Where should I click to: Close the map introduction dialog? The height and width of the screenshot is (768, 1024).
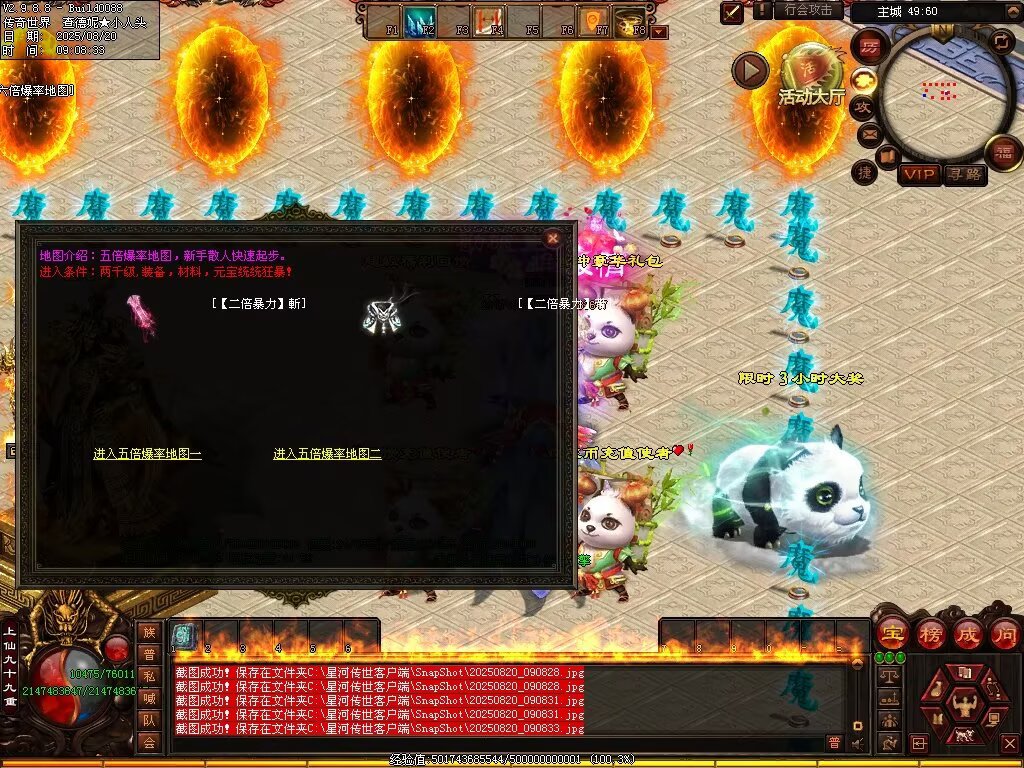click(x=552, y=238)
